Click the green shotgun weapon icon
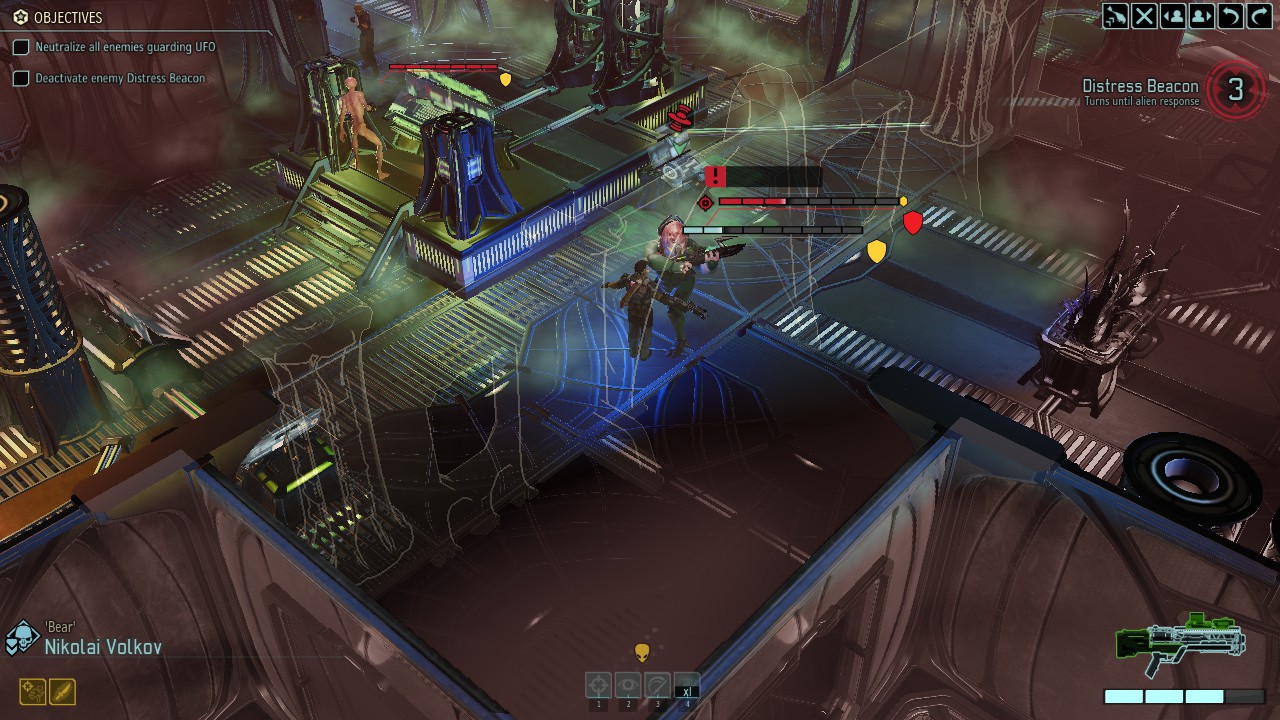 (x=1180, y=643)
